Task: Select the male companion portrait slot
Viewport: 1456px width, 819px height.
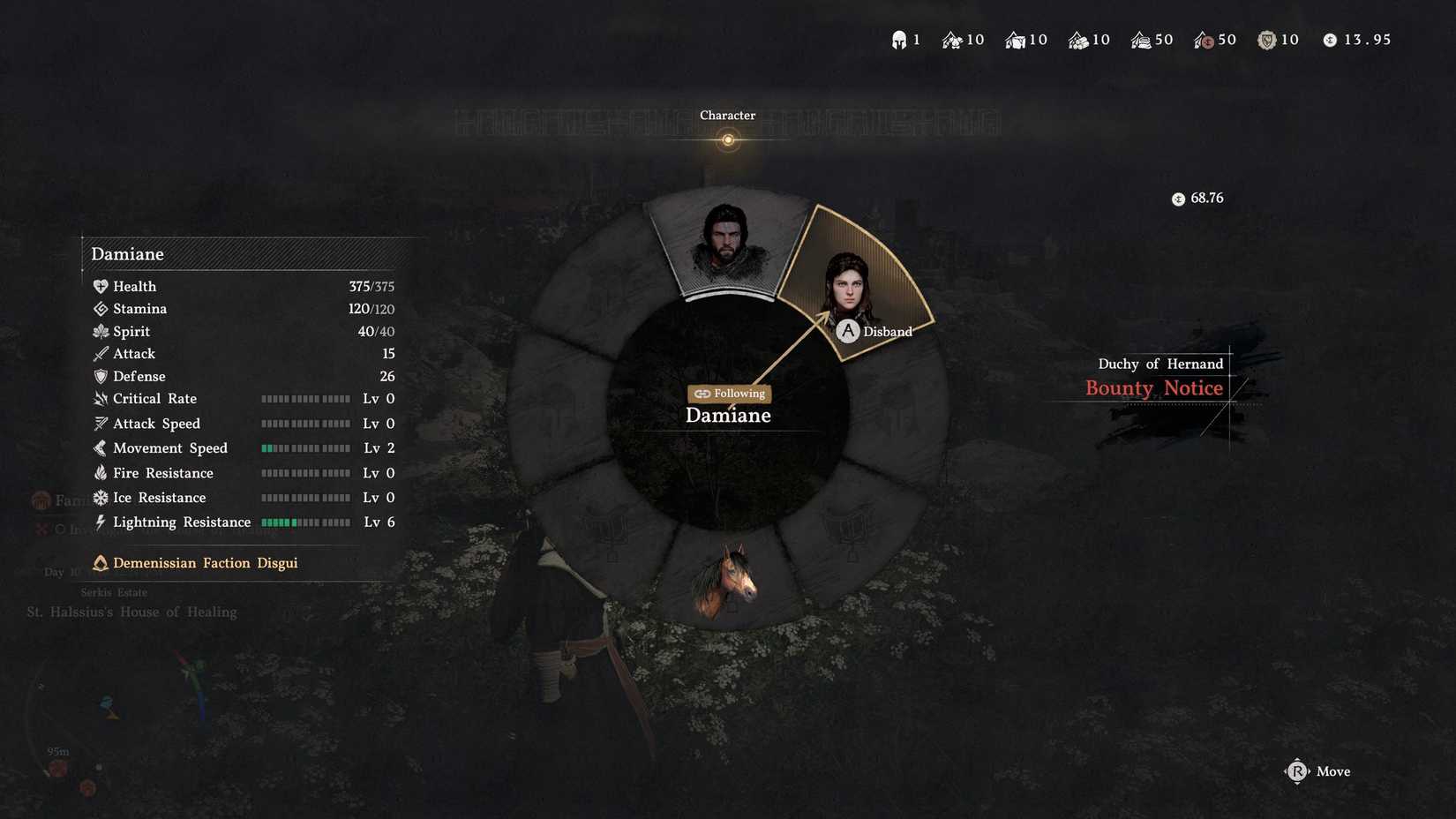Action: tap(727, 243)
